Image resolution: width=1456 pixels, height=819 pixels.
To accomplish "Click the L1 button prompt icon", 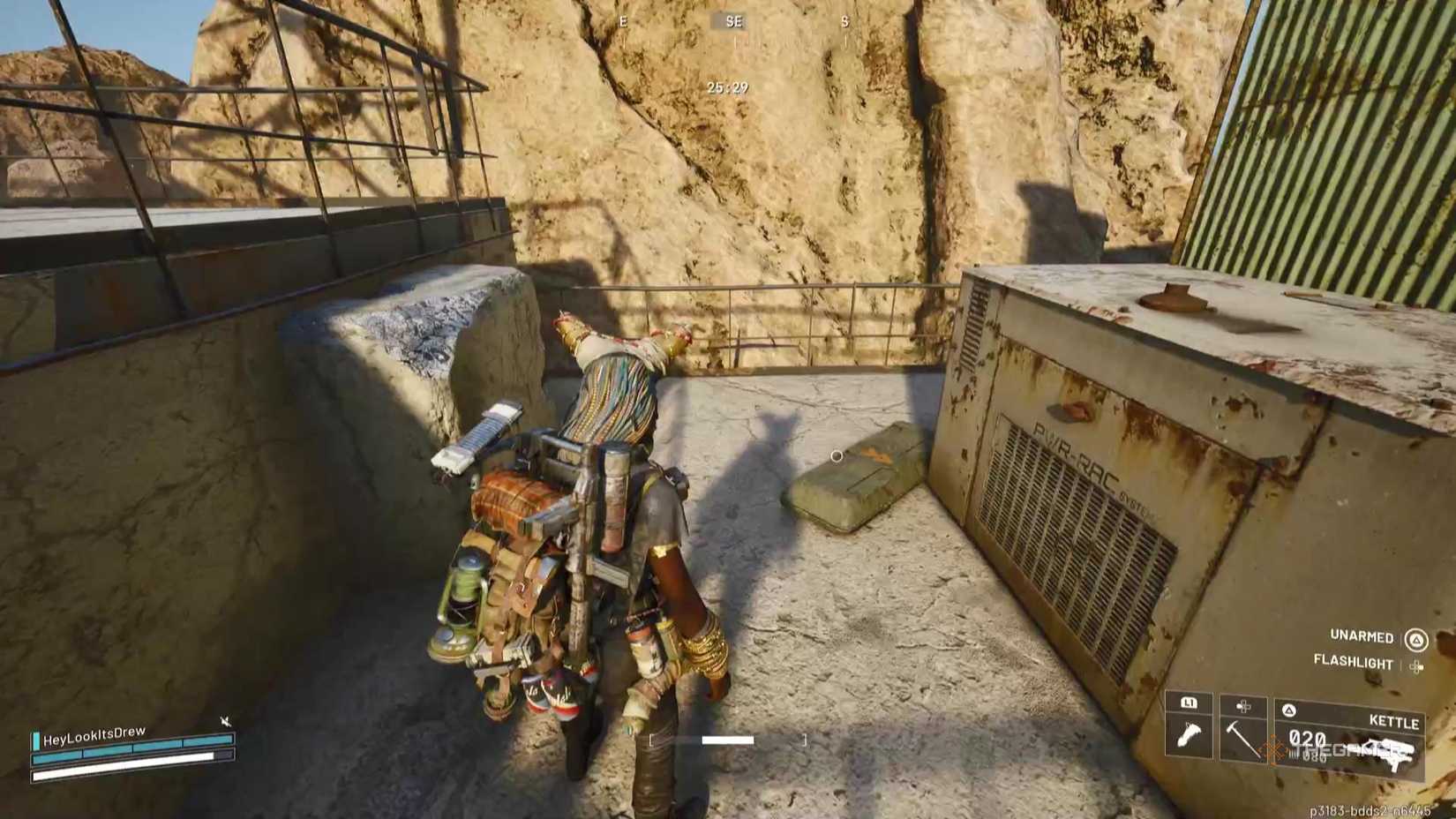I will coord(1189,703).
